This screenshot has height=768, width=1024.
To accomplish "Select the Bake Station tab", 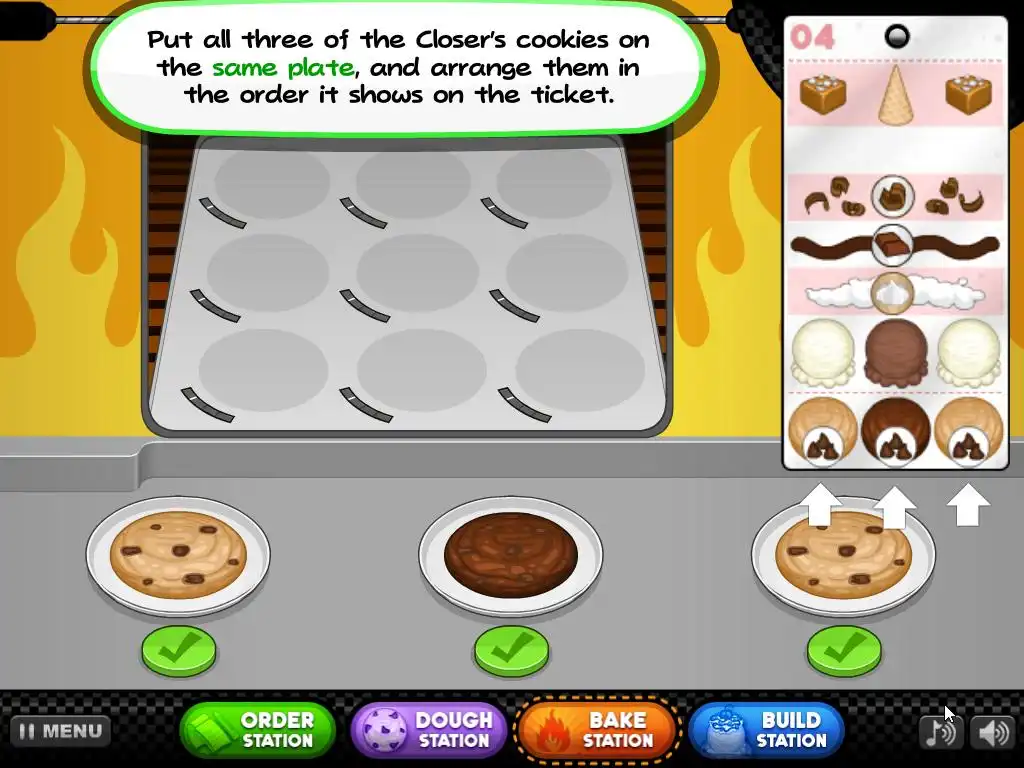I will [598, 730].
